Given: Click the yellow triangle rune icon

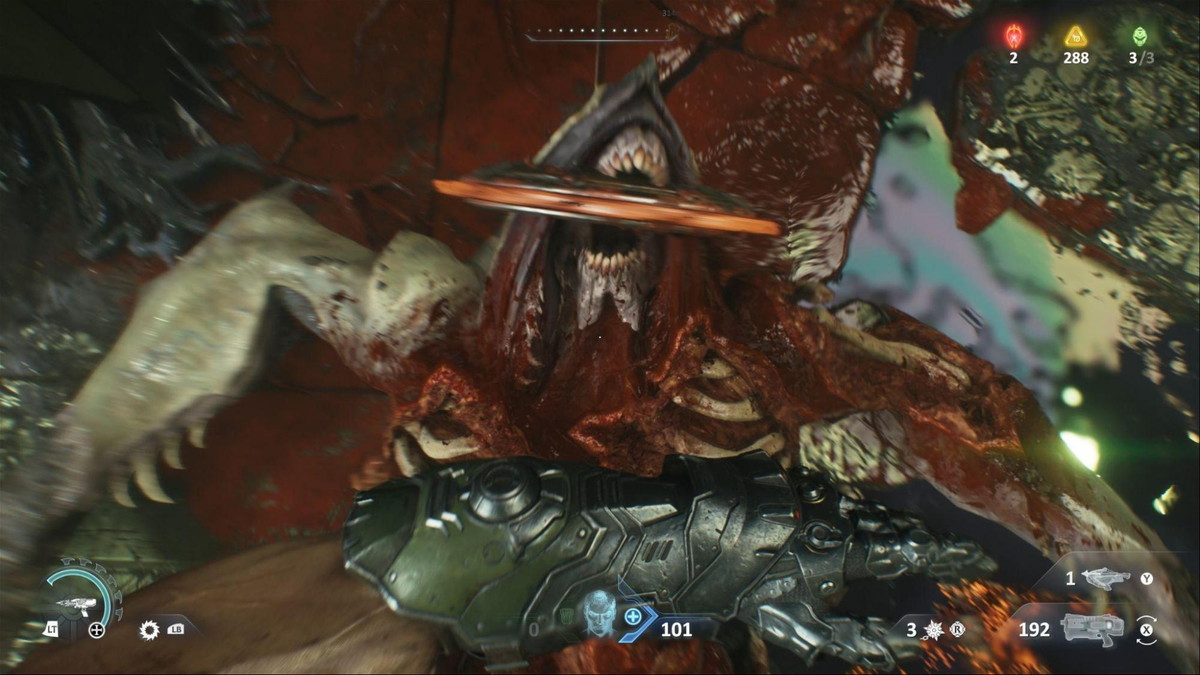Looking at the screenshot, I should (1076, 36).
